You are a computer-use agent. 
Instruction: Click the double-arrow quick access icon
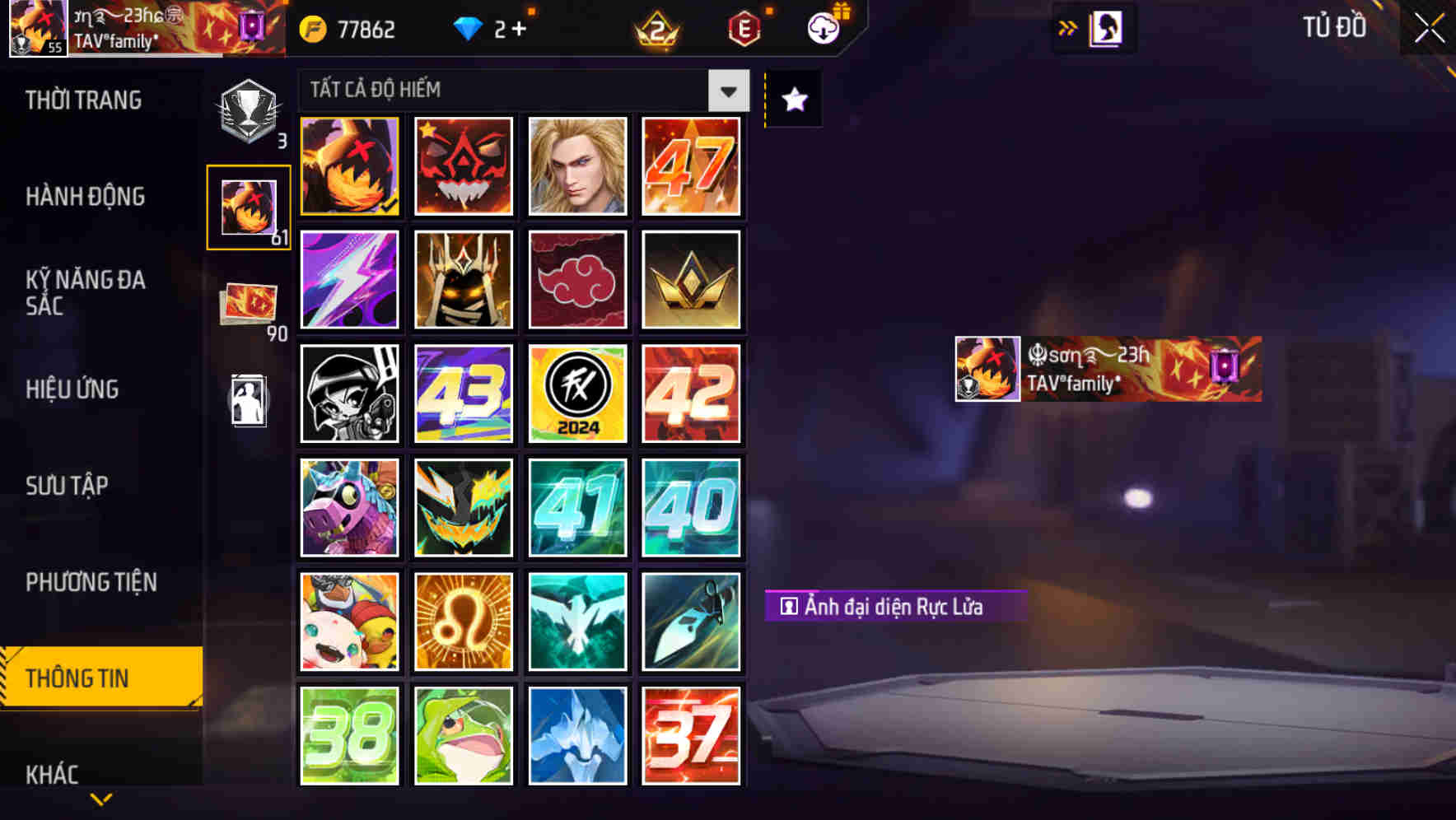pyautogui.click(x=1068, y=26)
